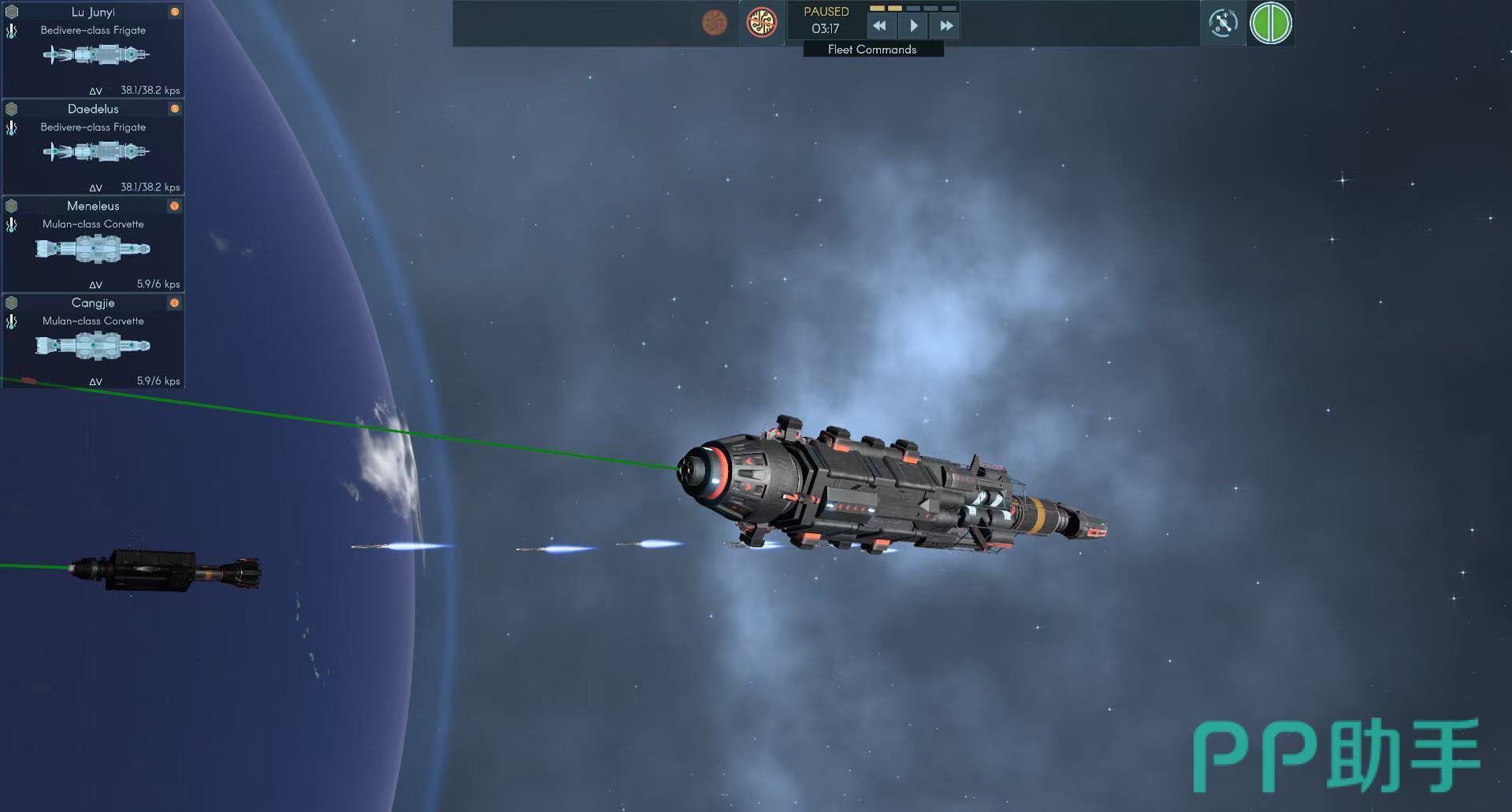Fast-forward the battle speed
The width and height of the screenshot is (1512, 812).
tap(945, 26)
